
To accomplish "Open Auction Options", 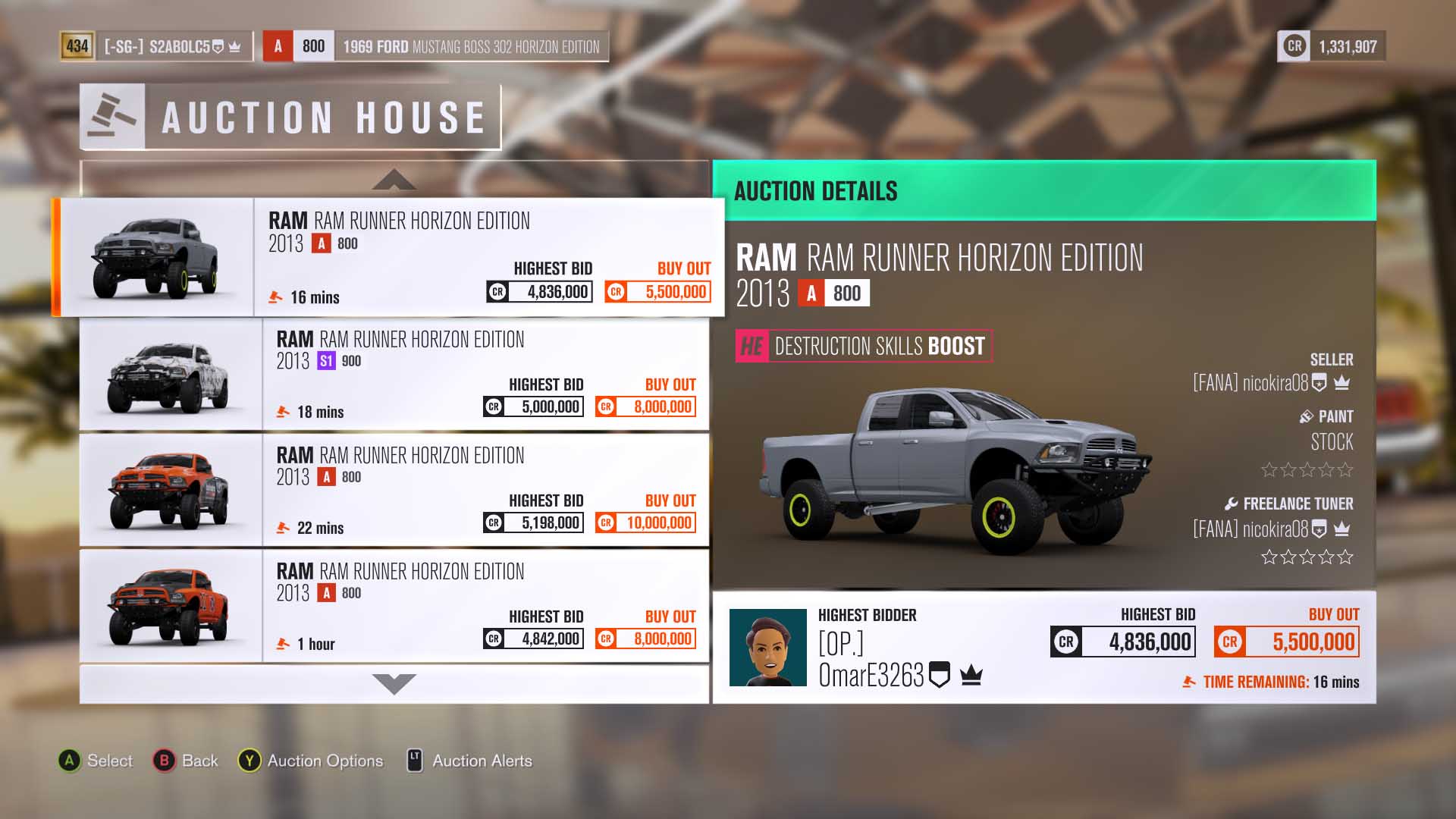I will (311, 761).
